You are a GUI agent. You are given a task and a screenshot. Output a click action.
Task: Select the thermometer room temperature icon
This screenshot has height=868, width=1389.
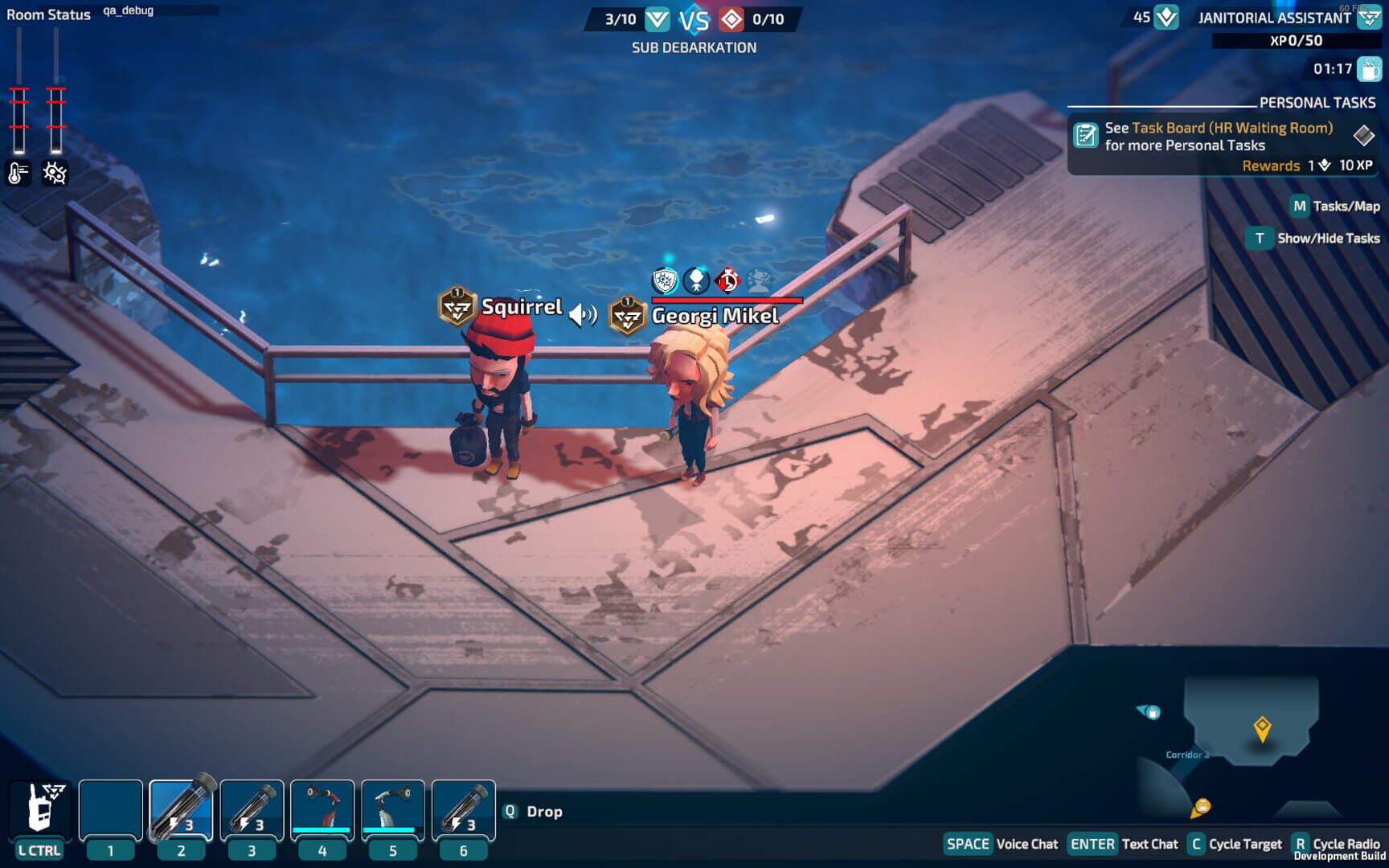(x=18, y=172)
